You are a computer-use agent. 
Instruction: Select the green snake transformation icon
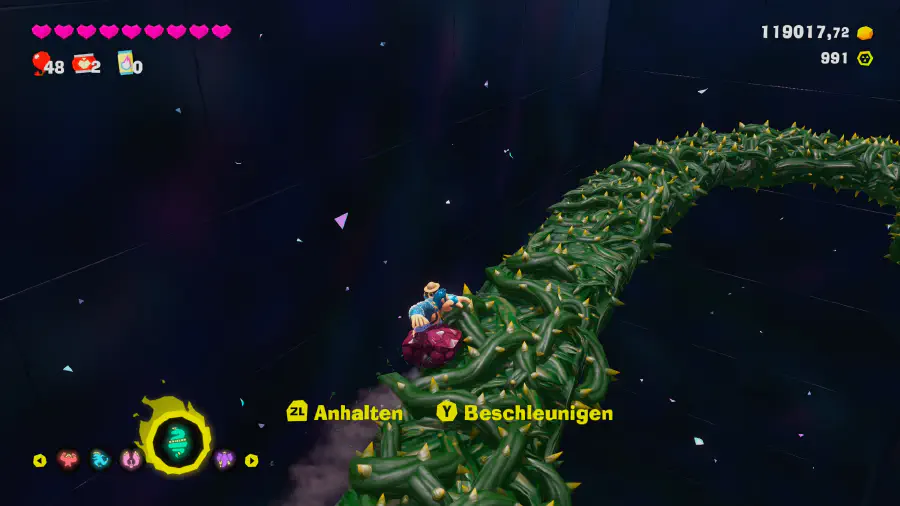177,441
